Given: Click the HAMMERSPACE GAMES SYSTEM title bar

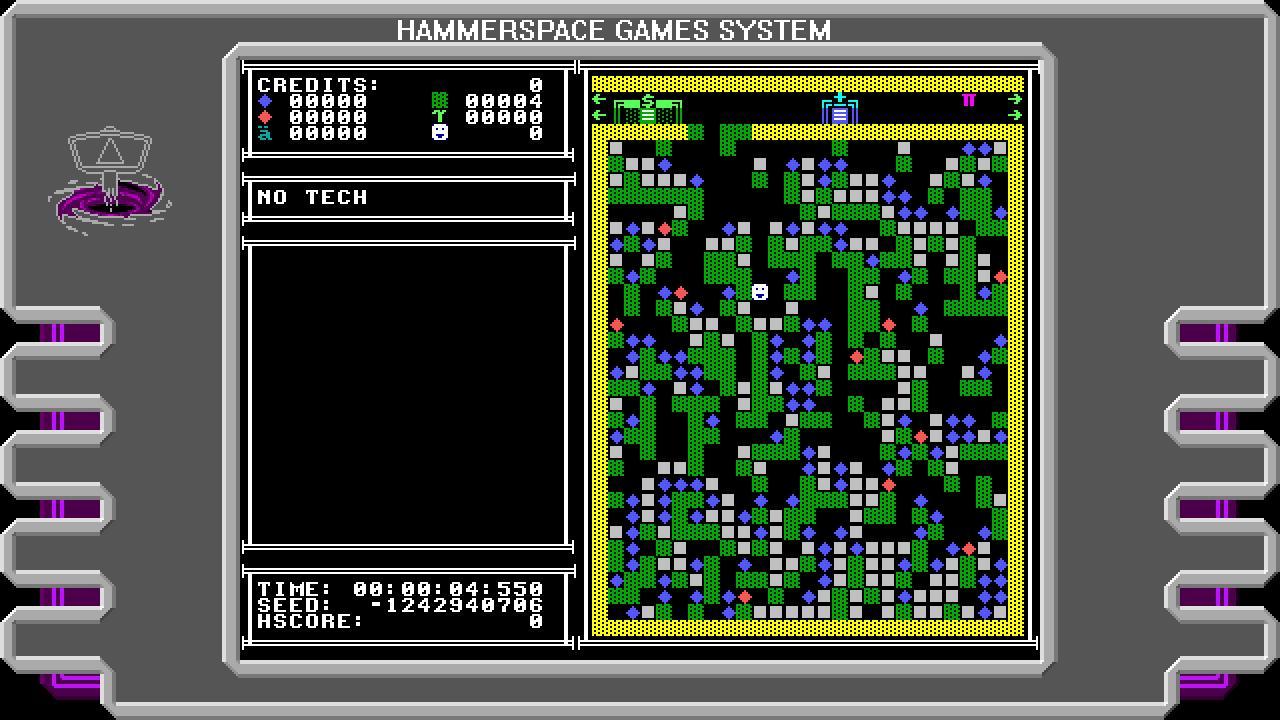Looking at the screenshot, I should tap(614, 28).
